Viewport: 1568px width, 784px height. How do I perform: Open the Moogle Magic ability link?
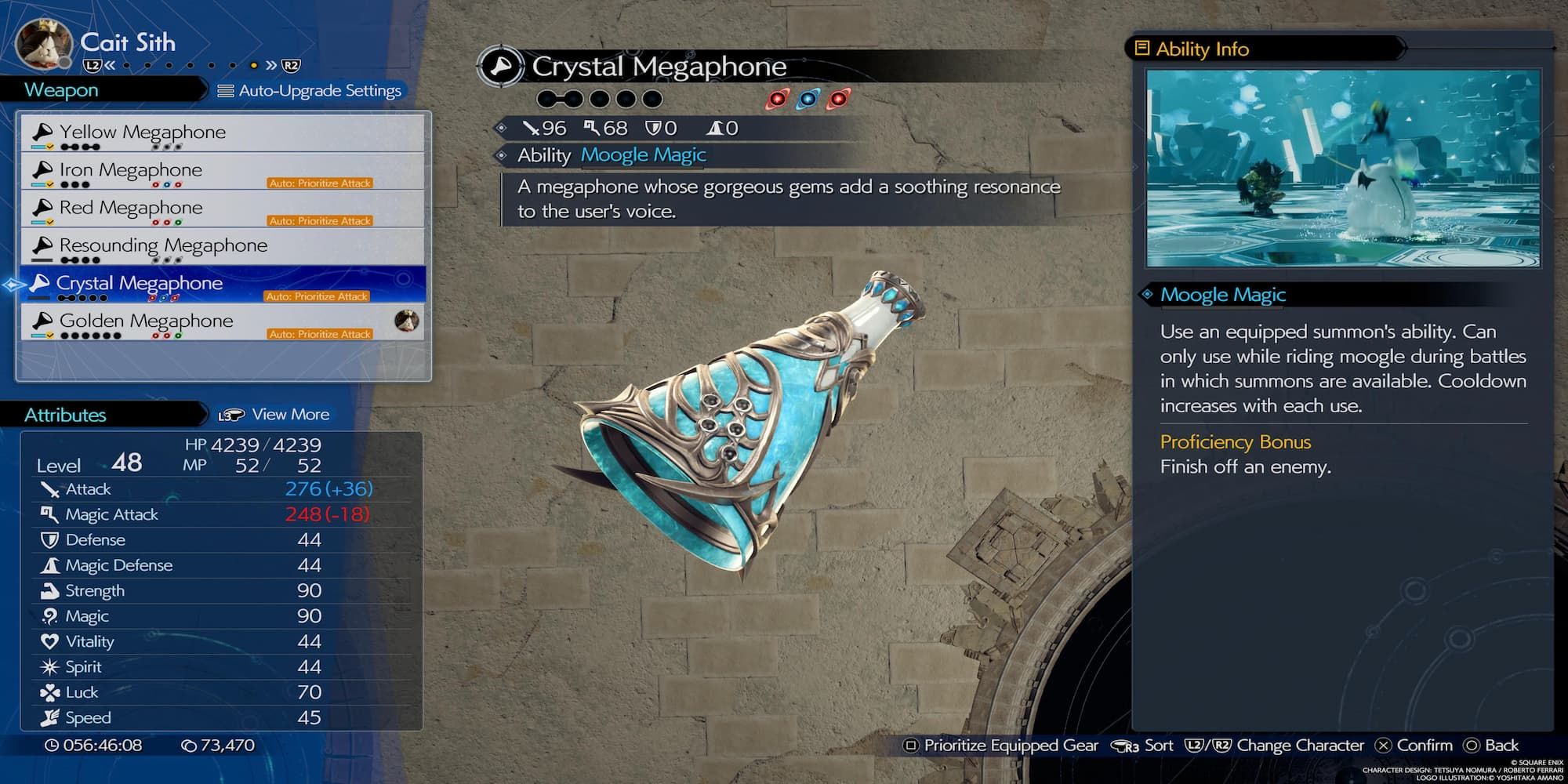coord(643,155)
